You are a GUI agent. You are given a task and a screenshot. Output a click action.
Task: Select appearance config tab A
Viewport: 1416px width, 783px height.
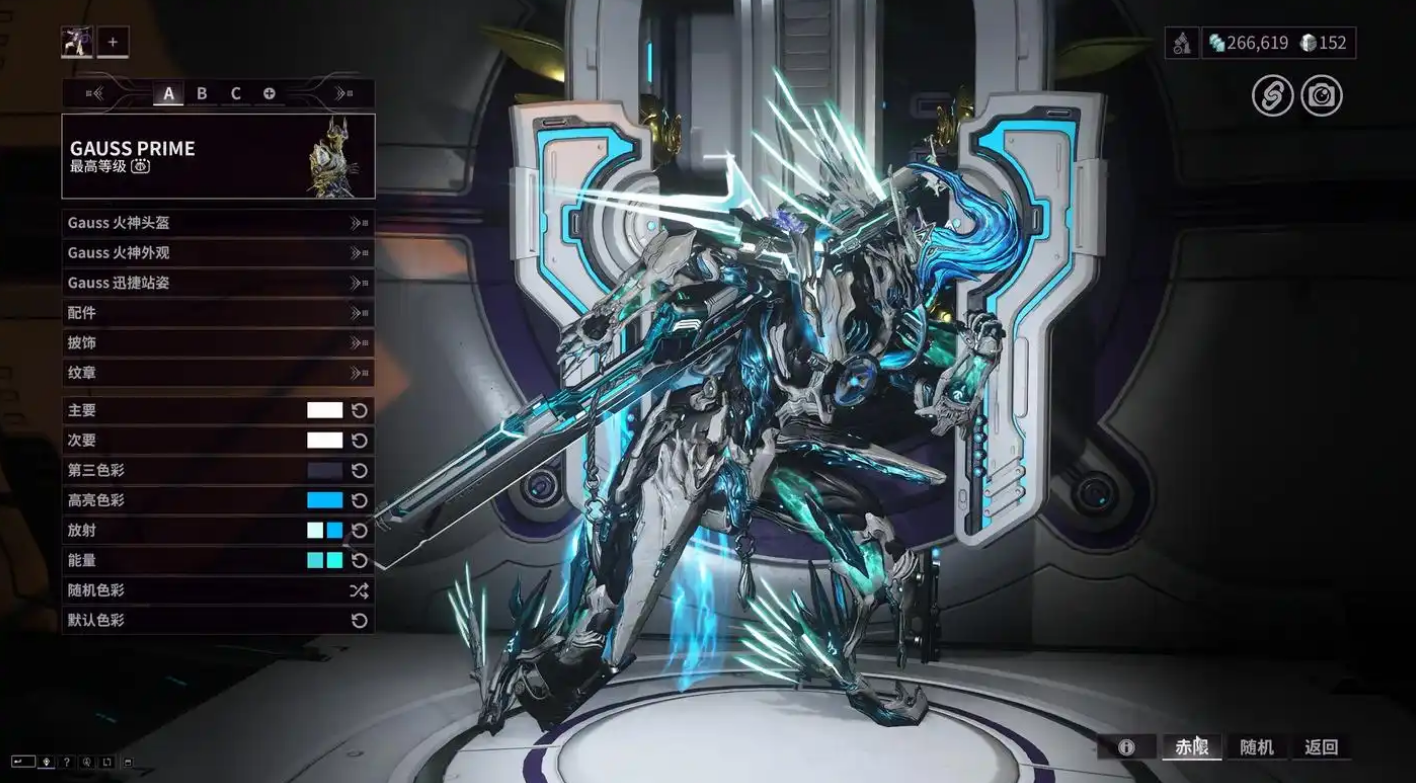click(x=168, y=94)
